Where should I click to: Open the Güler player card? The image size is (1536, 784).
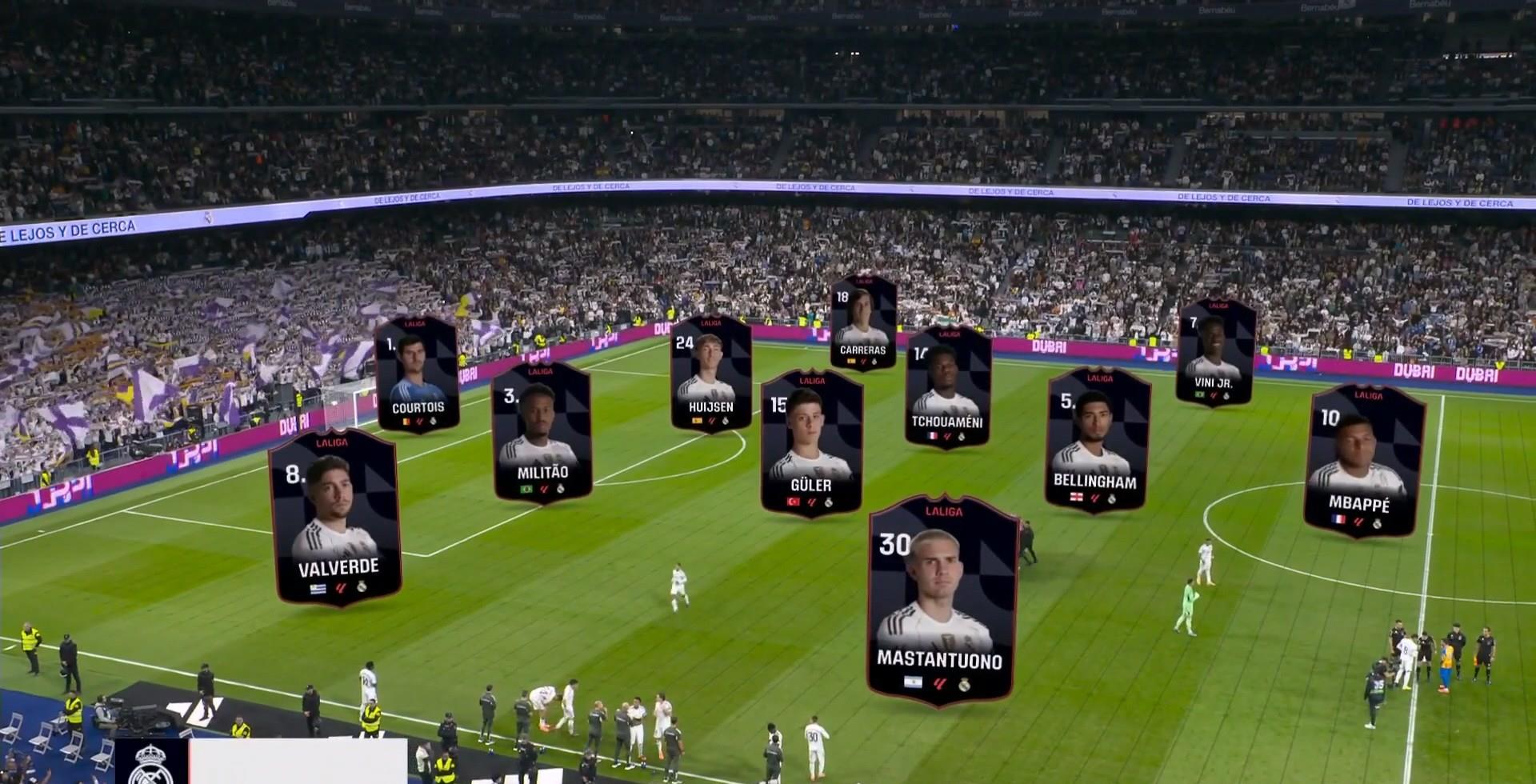point(811,442)
